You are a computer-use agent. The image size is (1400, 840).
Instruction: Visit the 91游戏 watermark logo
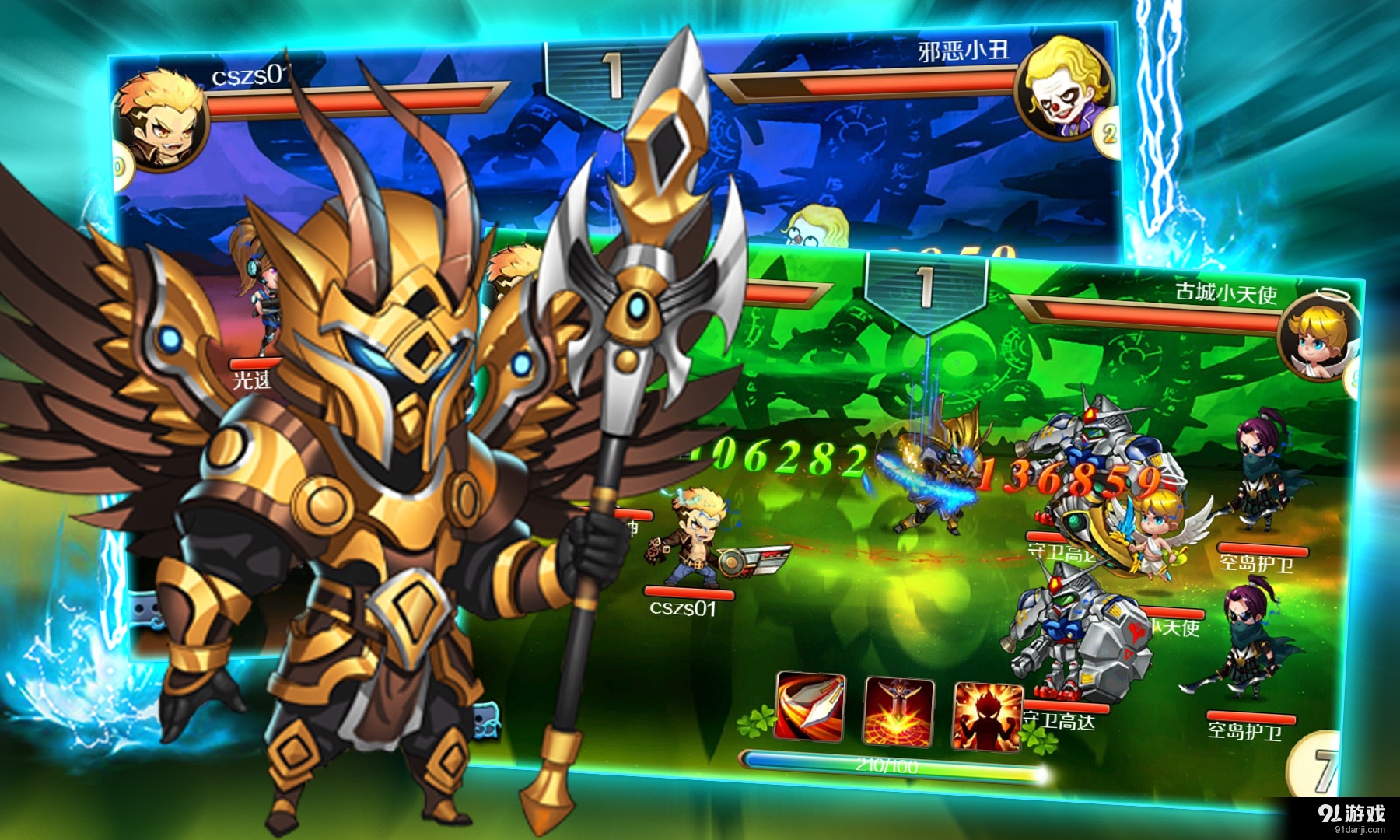point(1352,817)
